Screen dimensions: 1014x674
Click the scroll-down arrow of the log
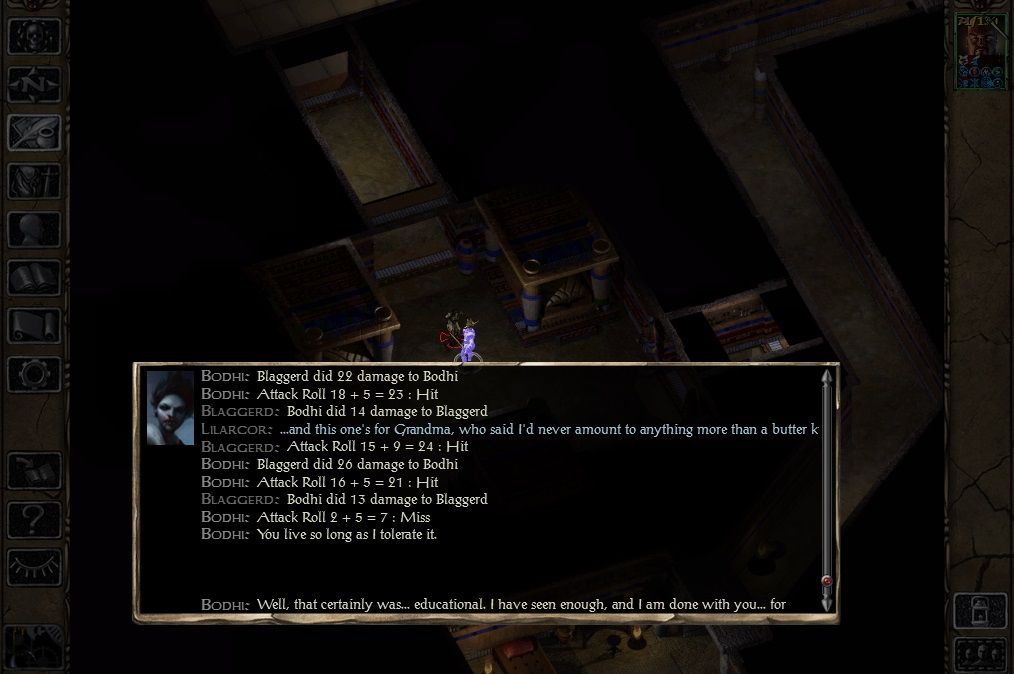[826, 604]
